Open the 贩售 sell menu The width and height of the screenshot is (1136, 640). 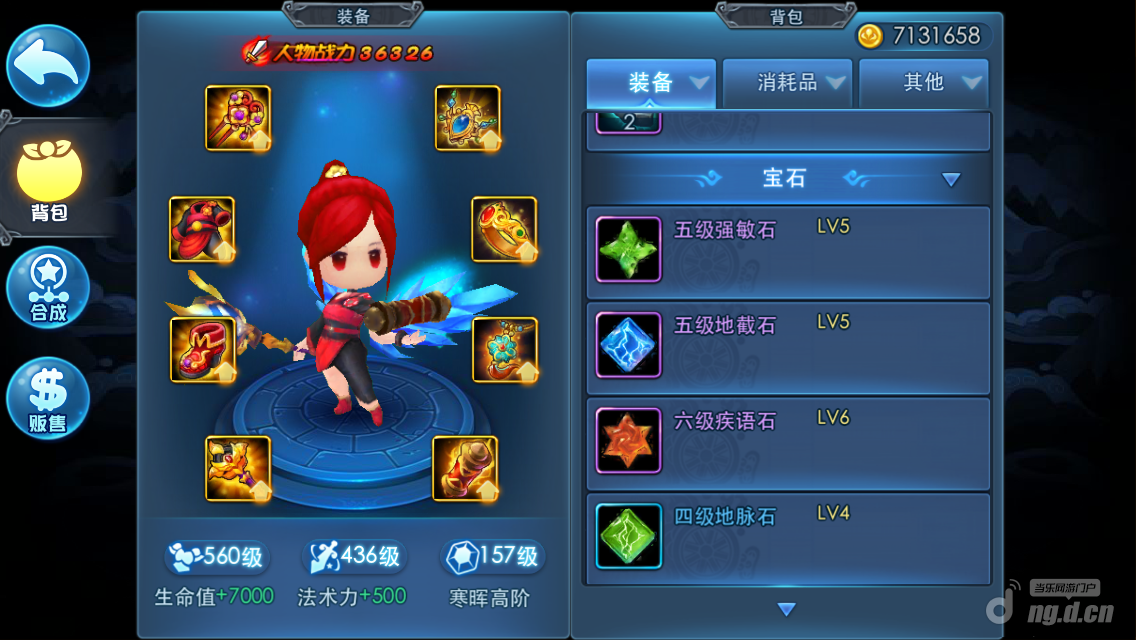(48, 397)
